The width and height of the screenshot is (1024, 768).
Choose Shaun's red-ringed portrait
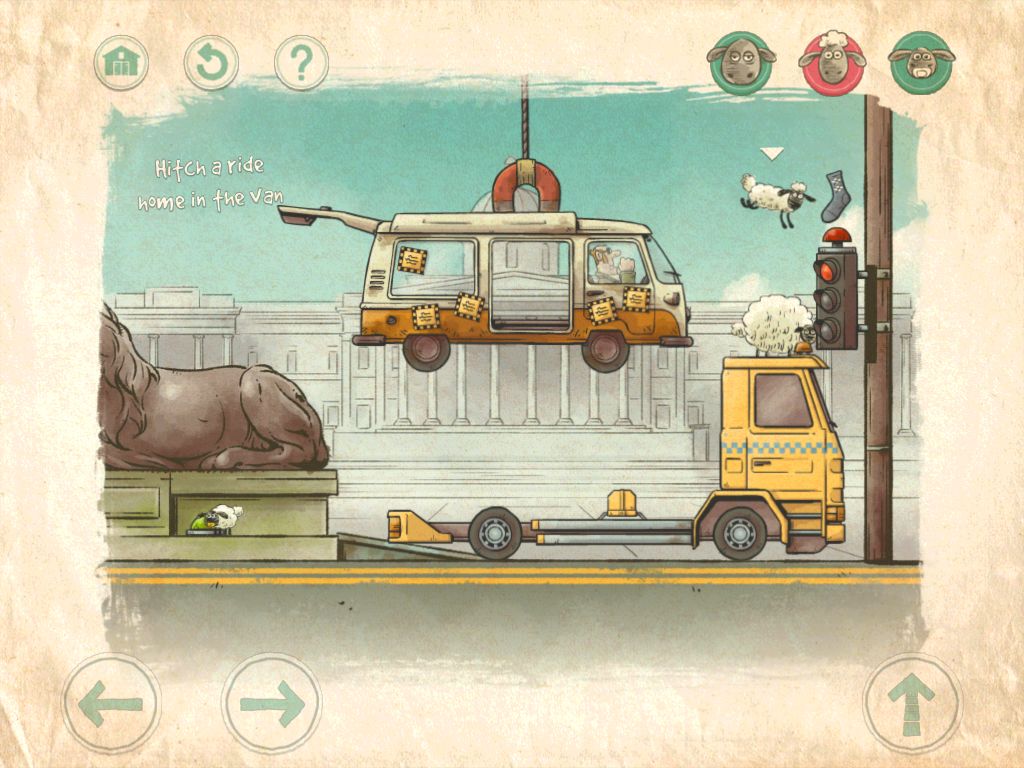(x=831, y=62)
